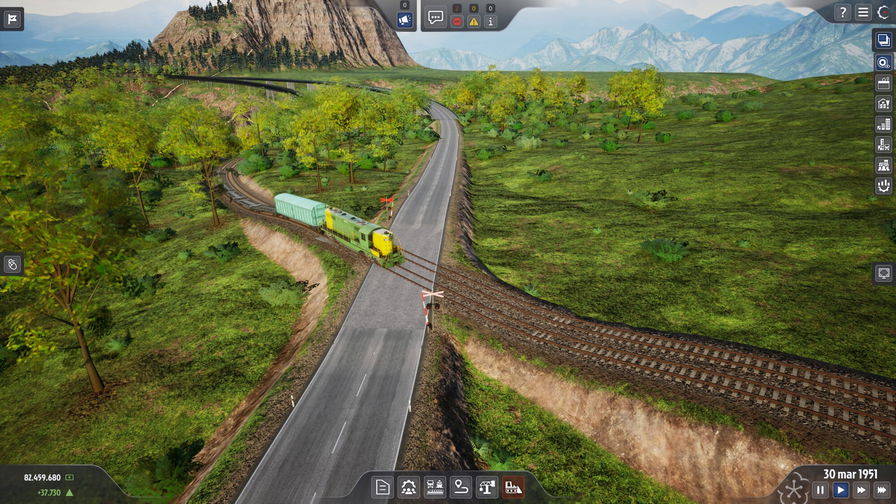Click the tag icon on left edge
The width and height of the screenshot is (896, 504).
click(12, 264)
